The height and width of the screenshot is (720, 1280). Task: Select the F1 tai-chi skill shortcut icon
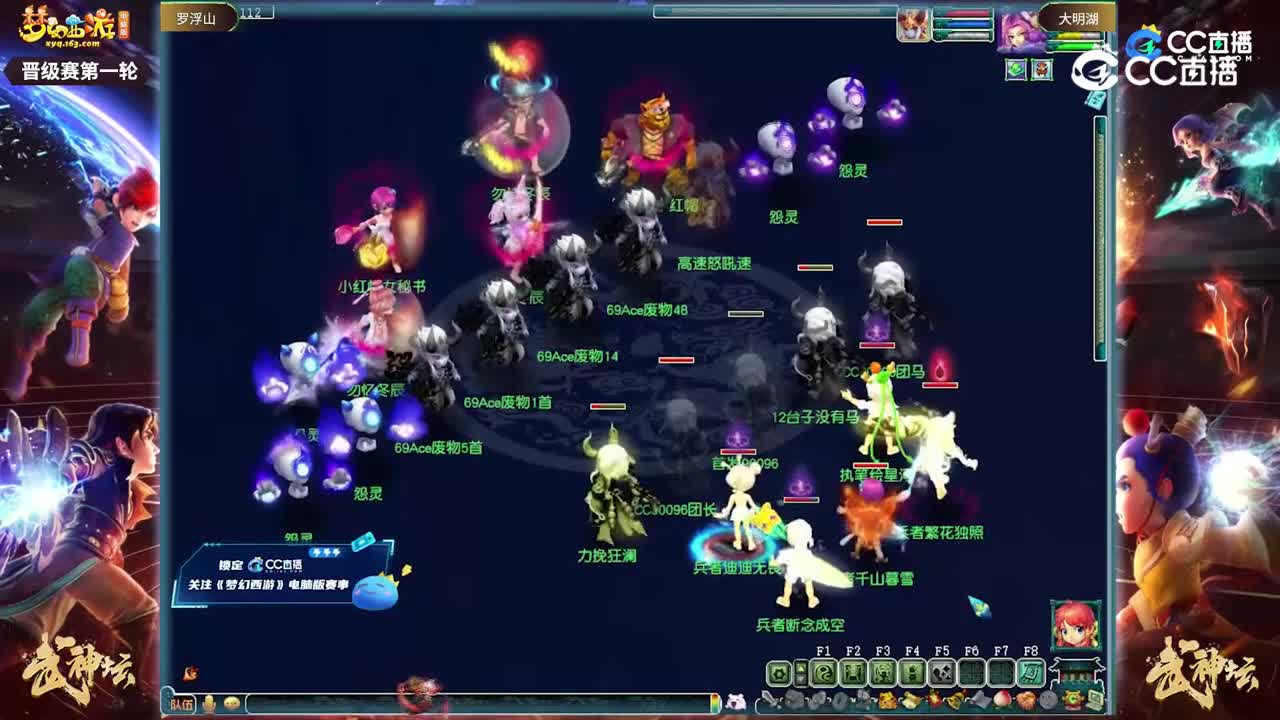tap(823, 671)
